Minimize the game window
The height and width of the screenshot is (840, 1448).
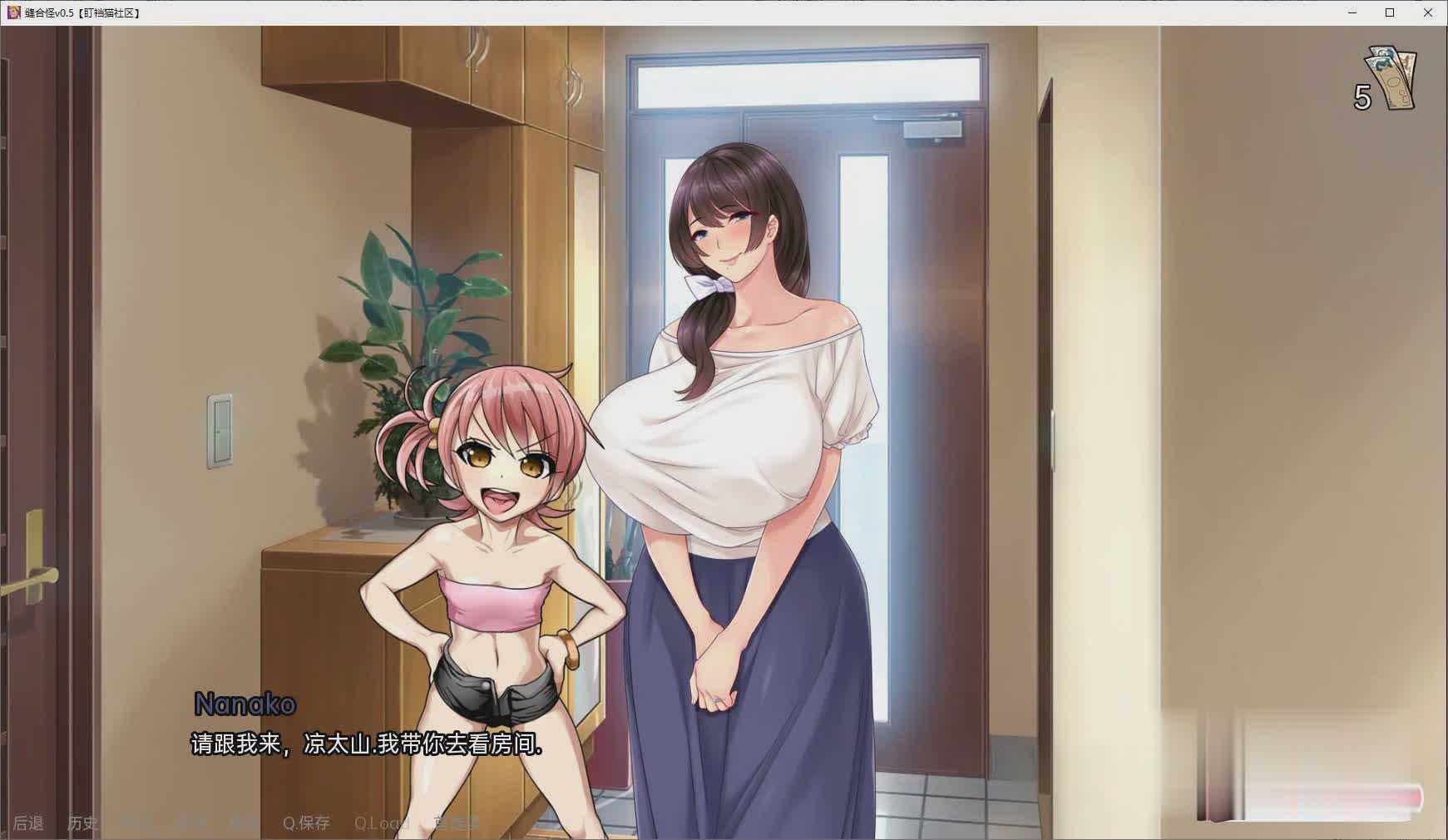click(1351, 13)
